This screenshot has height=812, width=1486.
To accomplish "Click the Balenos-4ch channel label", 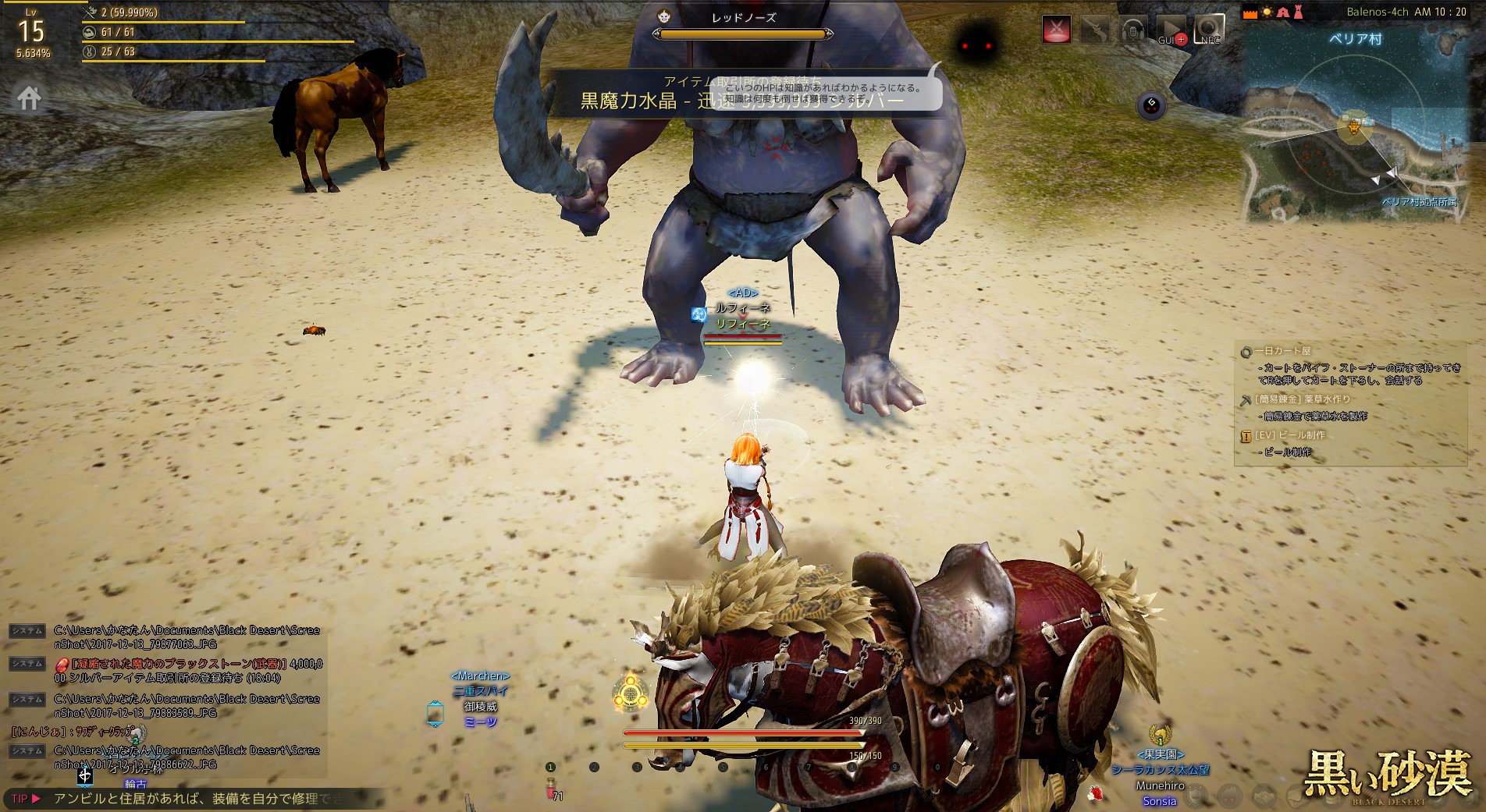I will [x=1378, y=12].
